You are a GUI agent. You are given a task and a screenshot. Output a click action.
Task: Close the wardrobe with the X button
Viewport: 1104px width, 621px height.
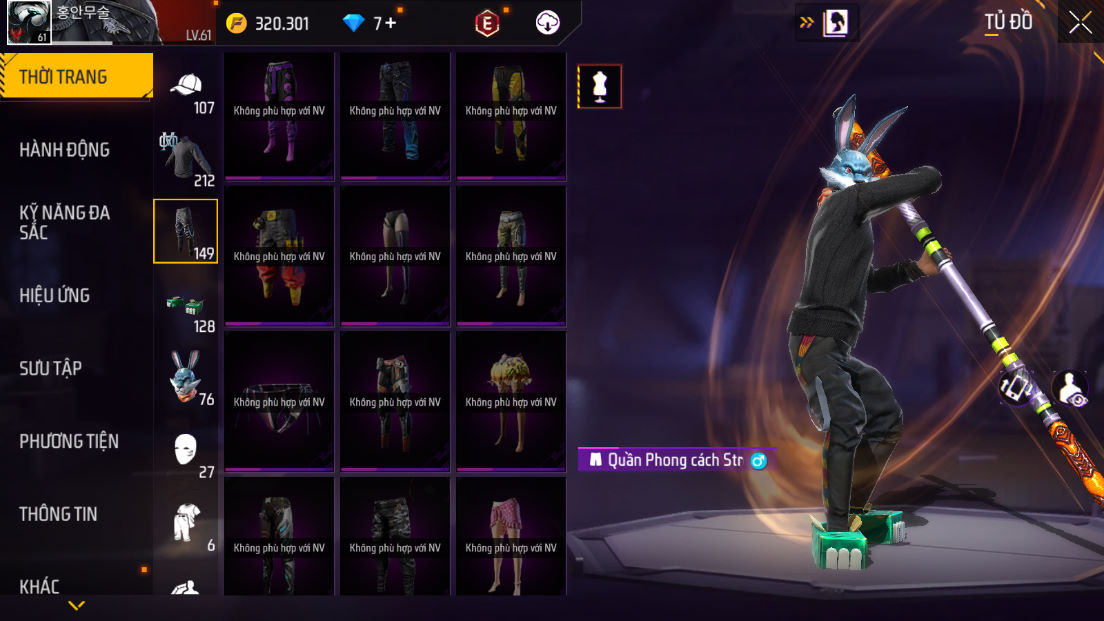(x=1080, y=22)
